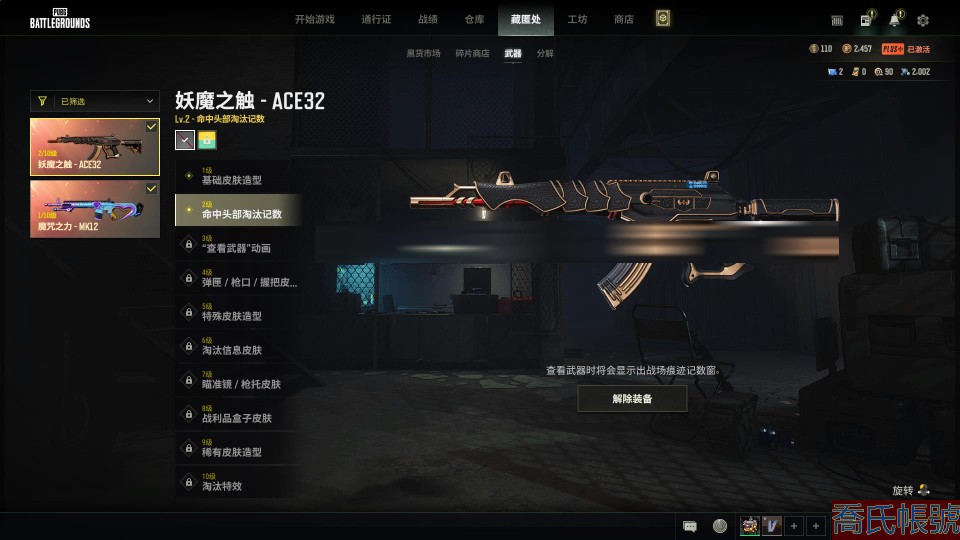
Task: Open the 战绩 tab
Action: (x=428, y=19)
